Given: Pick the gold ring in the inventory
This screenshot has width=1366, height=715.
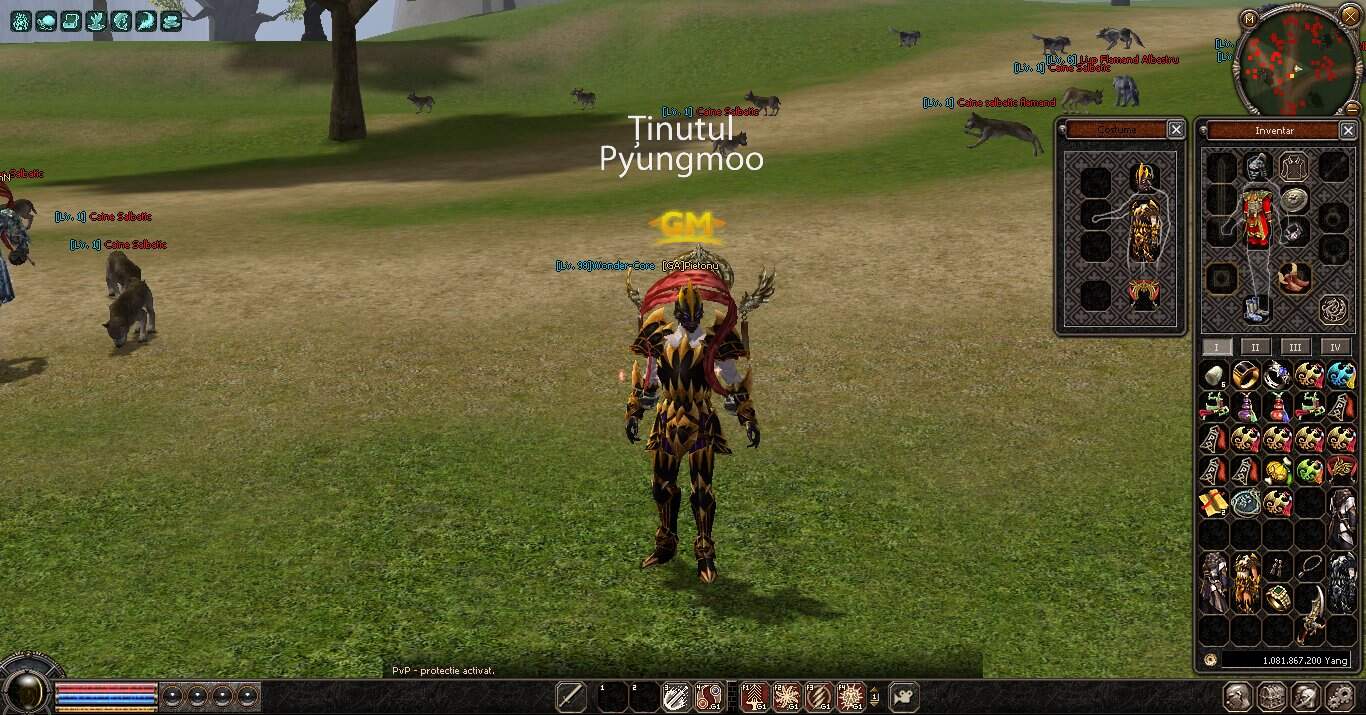Looking at the screenshot, I should click(1278, 598).
